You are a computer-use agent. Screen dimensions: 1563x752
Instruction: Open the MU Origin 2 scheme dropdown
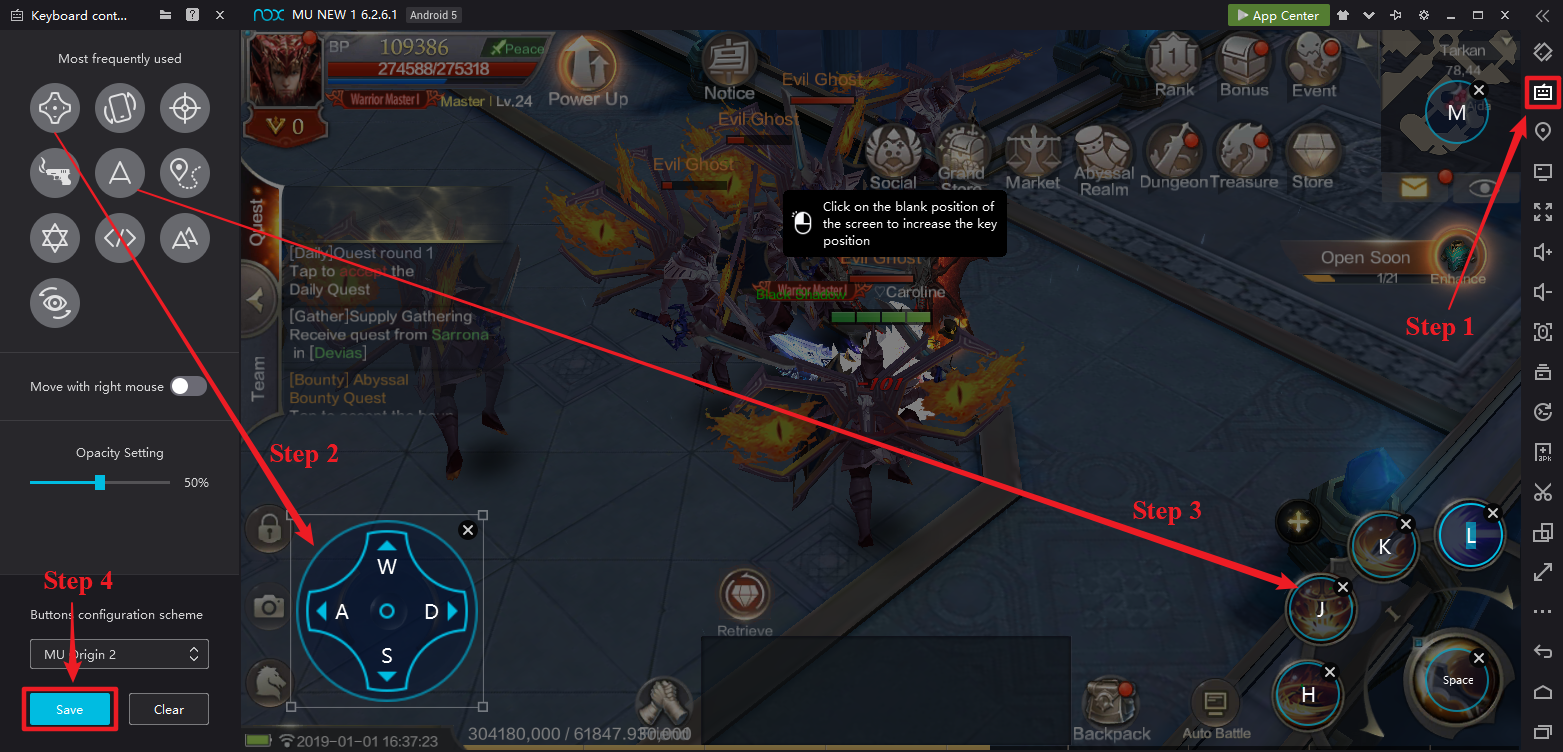[119, 654]
